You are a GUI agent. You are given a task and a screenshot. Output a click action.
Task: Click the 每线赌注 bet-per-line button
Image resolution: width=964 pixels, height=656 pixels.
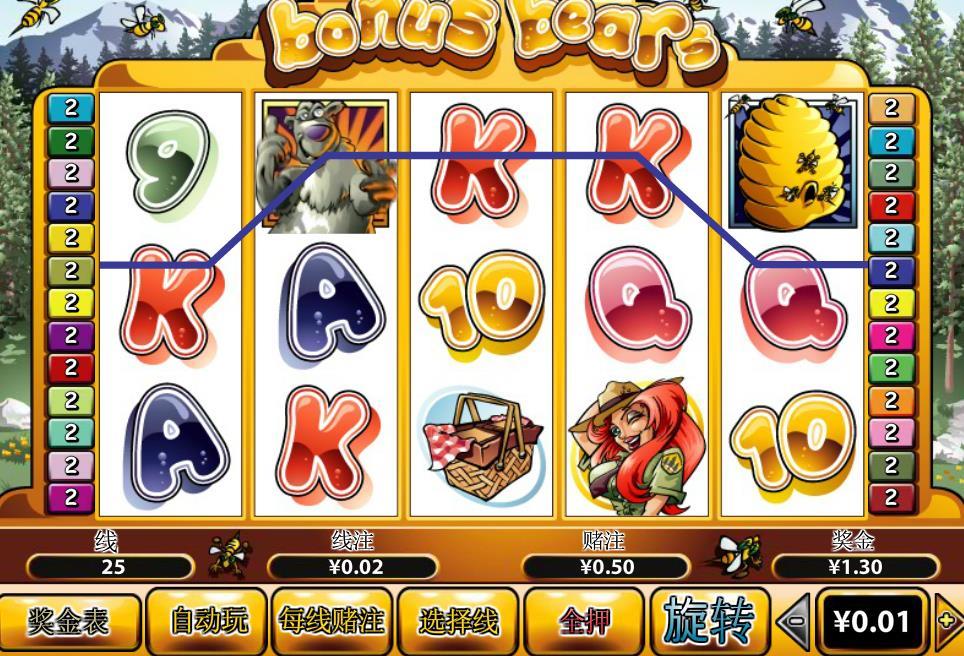click(331, 622)
